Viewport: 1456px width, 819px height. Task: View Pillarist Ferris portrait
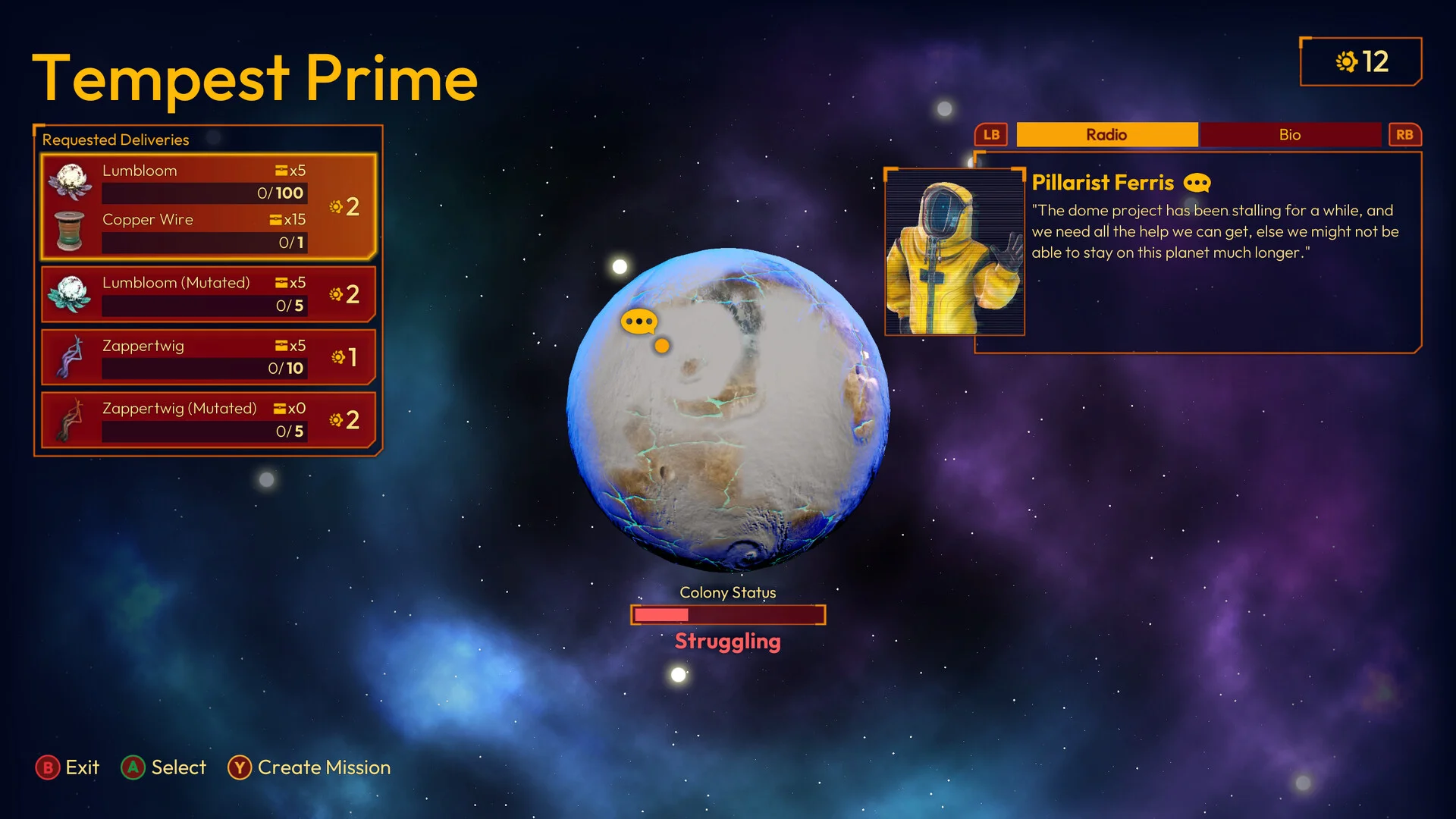click(954, 252)
